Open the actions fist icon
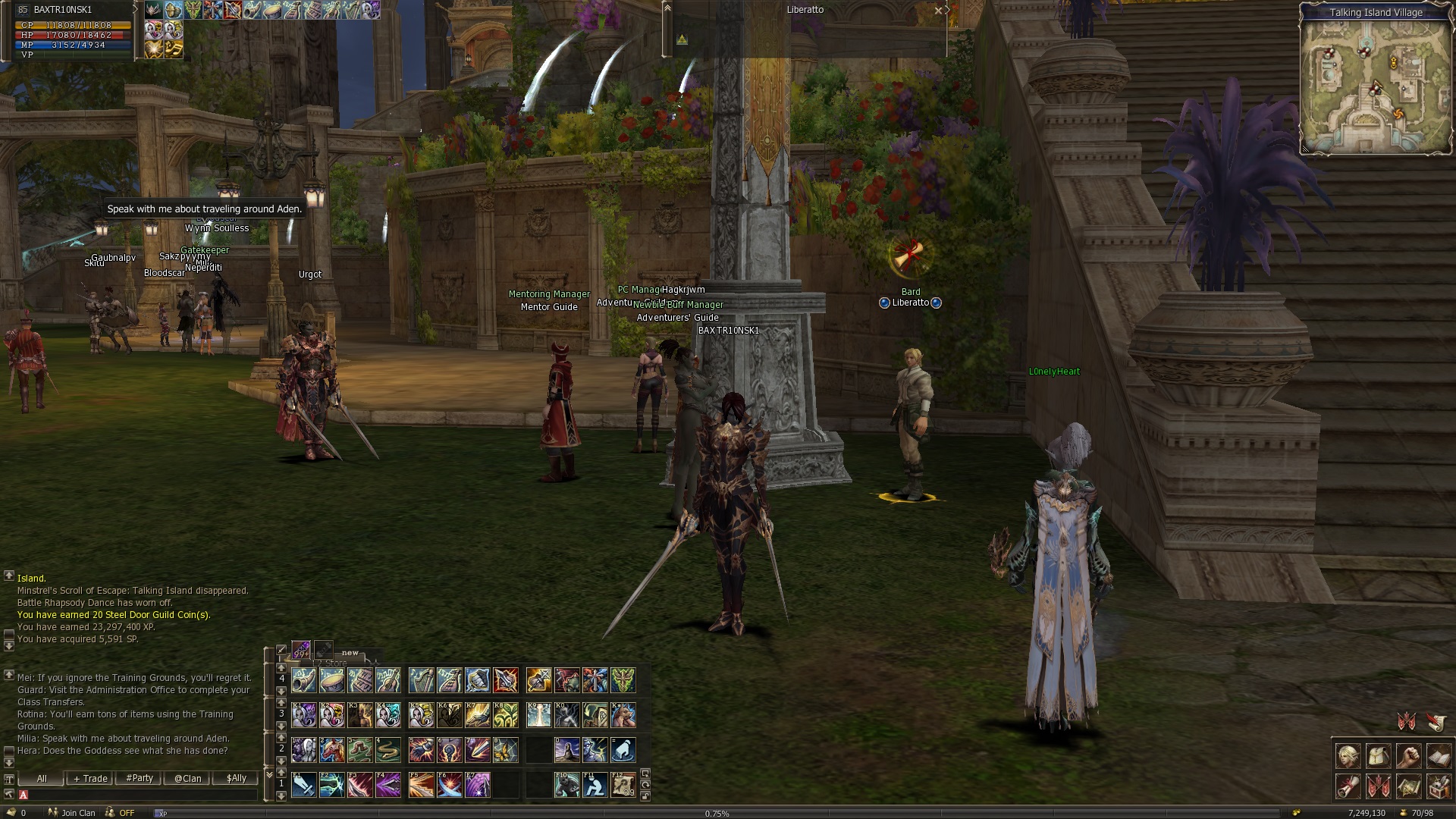 pyautogui.click(x=1408, y=756)
